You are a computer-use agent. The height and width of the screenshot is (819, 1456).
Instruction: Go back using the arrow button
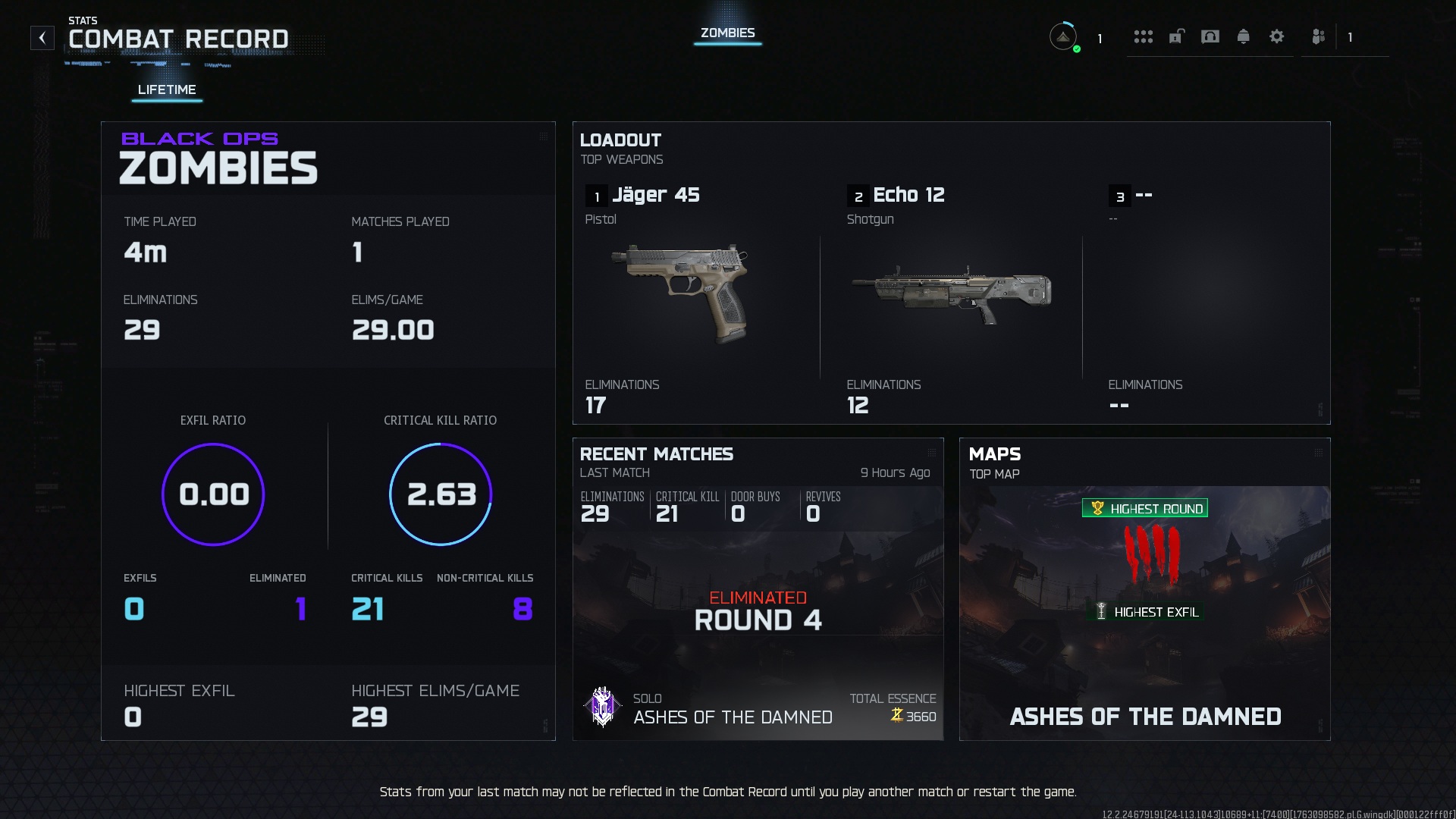point(42,38)
